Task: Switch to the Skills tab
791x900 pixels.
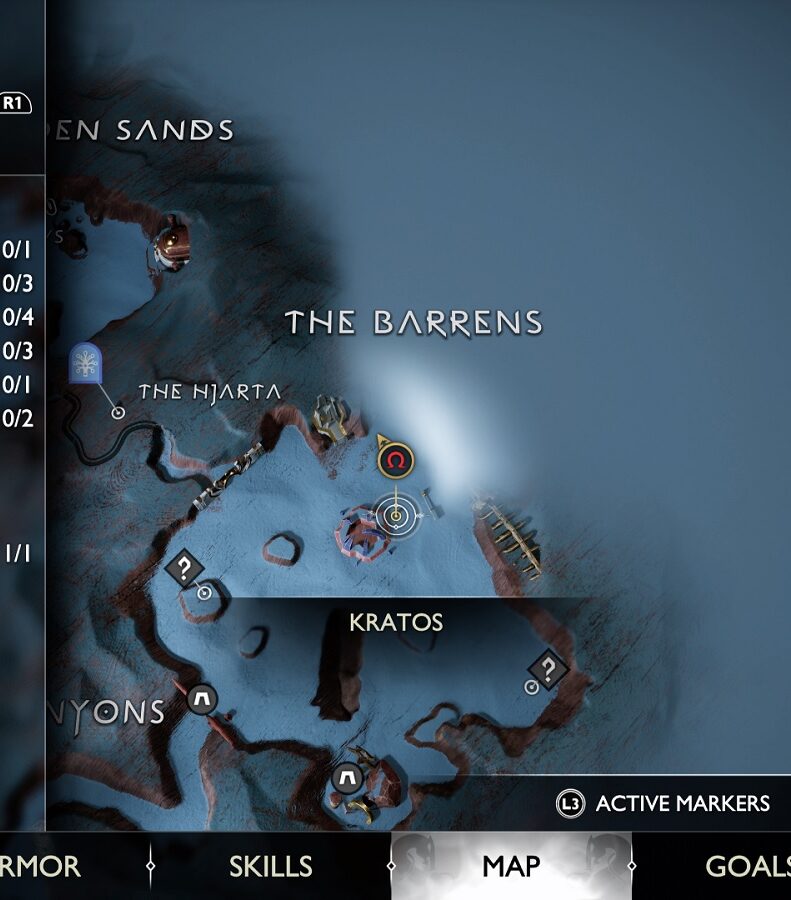Action: pyautogui.click(x=271, y=866)
